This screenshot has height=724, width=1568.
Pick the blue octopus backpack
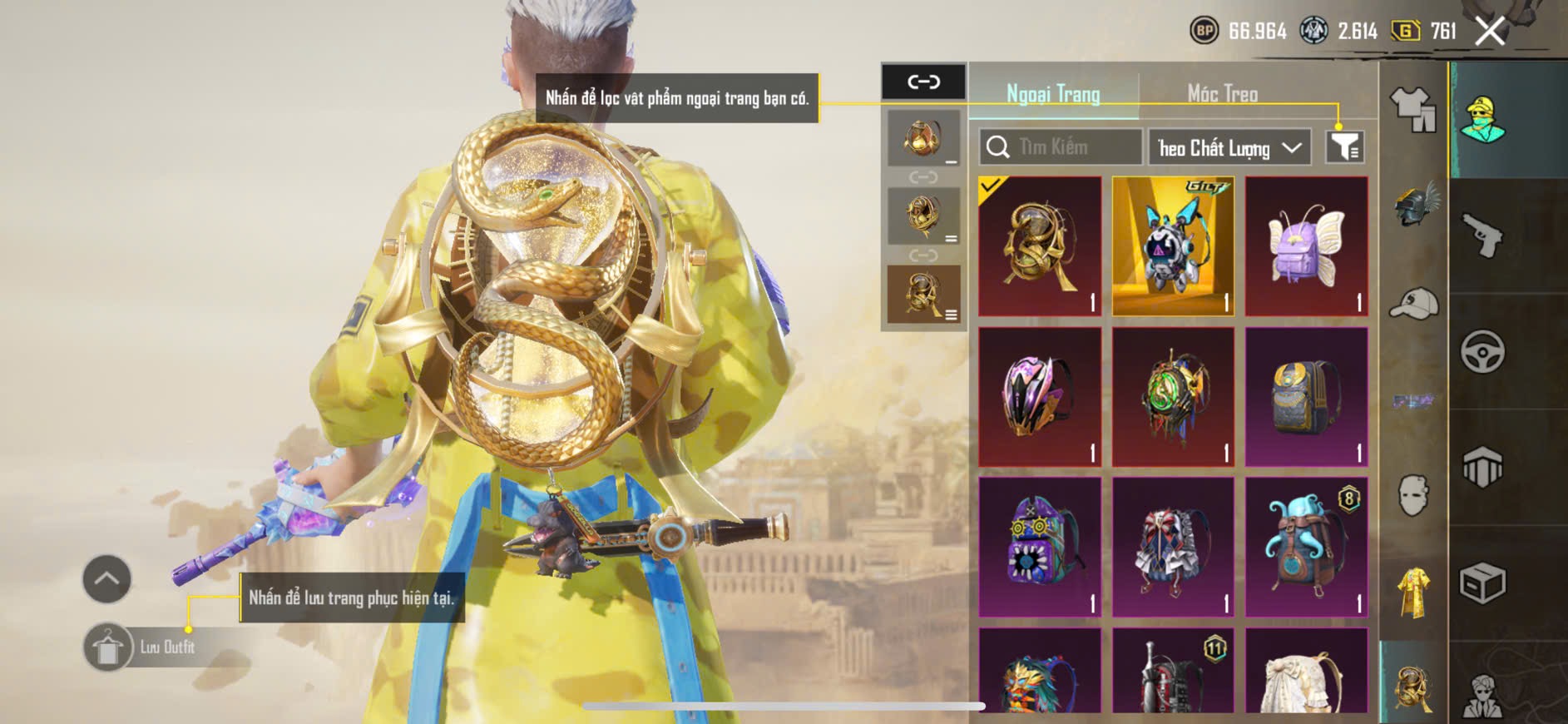1306,547
